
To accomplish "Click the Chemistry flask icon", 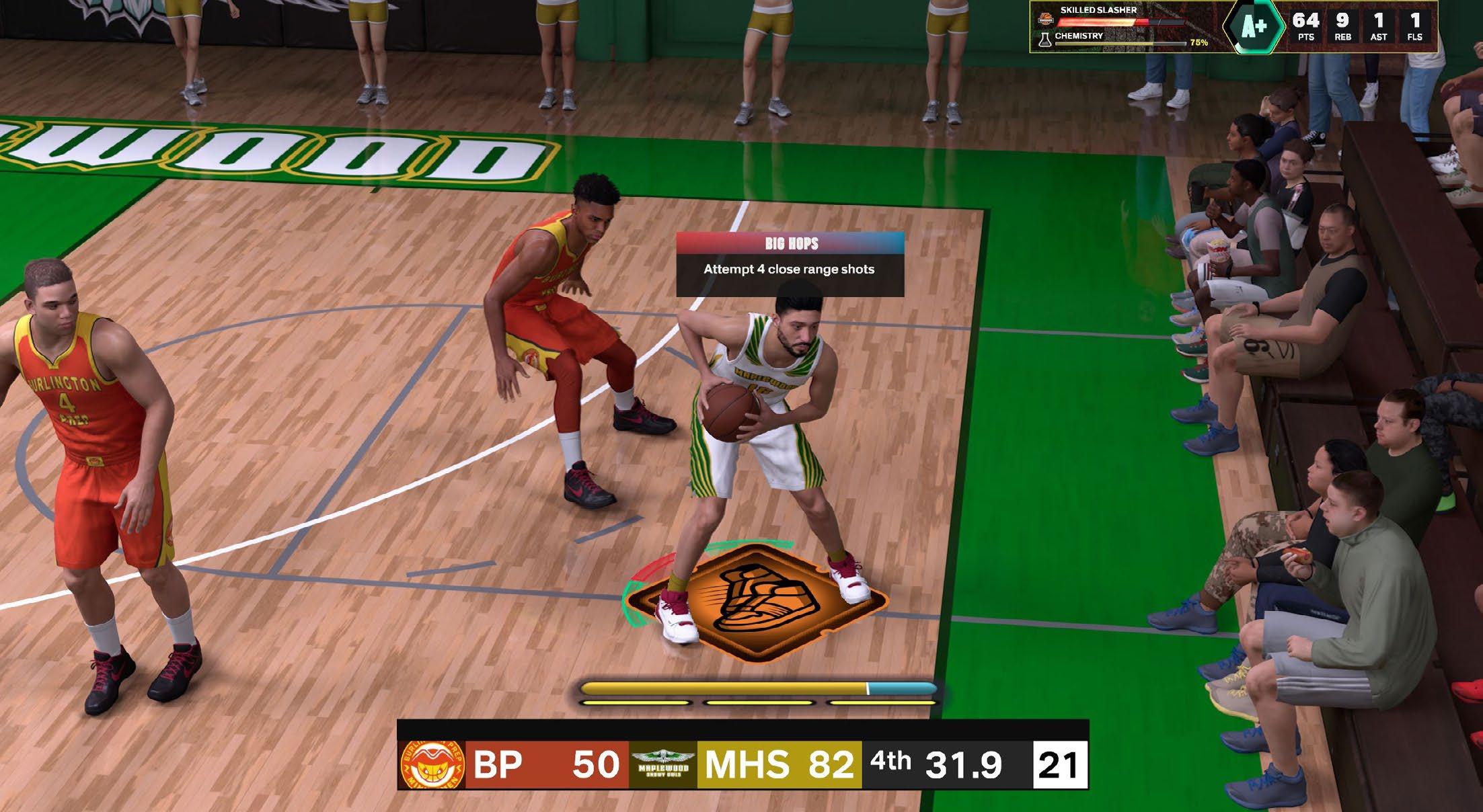I will click(1044, 39).
